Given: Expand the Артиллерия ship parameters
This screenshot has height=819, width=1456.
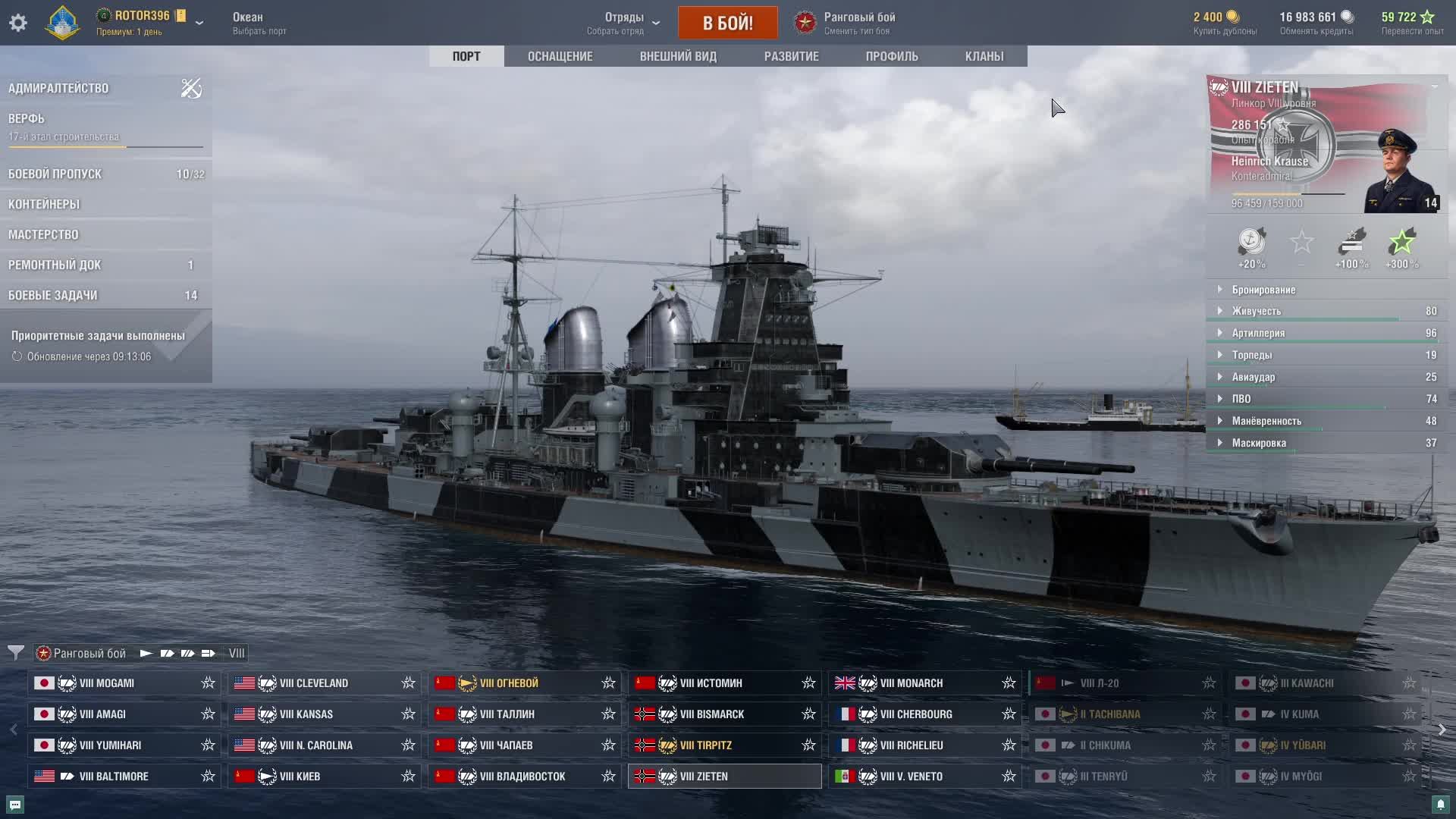Looking at the screenshot, I should pos(1258,333).
